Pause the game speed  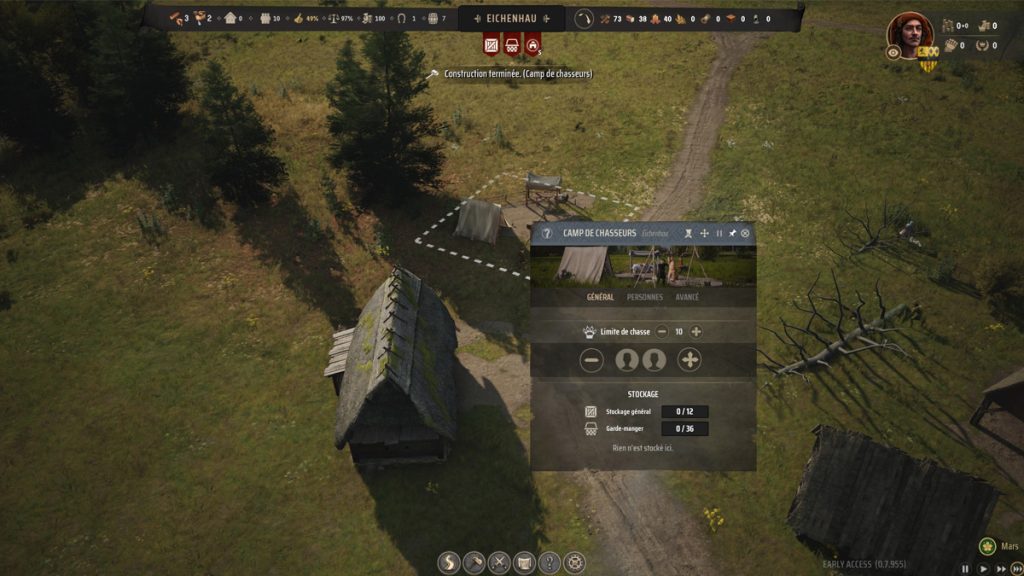(x=965, y=568)
